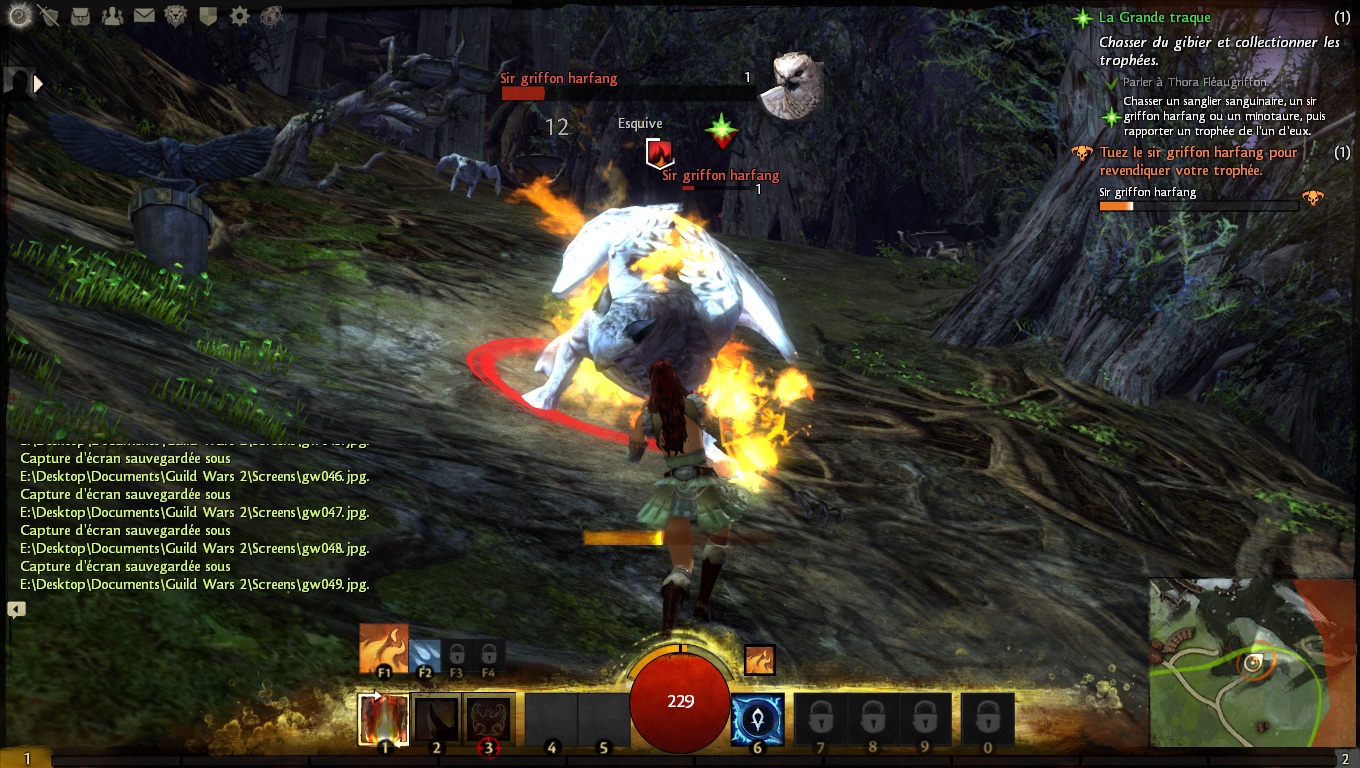Select La Grande traque quest in tracker

pyautogui.click(x=1154, y=17)
